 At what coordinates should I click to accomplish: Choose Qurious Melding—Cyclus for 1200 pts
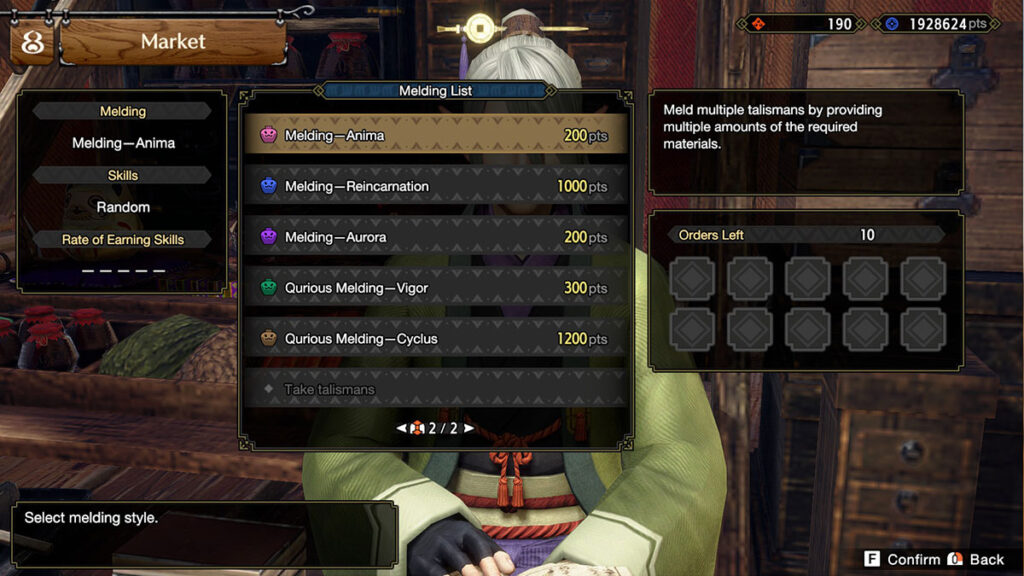tap(435, 339)
